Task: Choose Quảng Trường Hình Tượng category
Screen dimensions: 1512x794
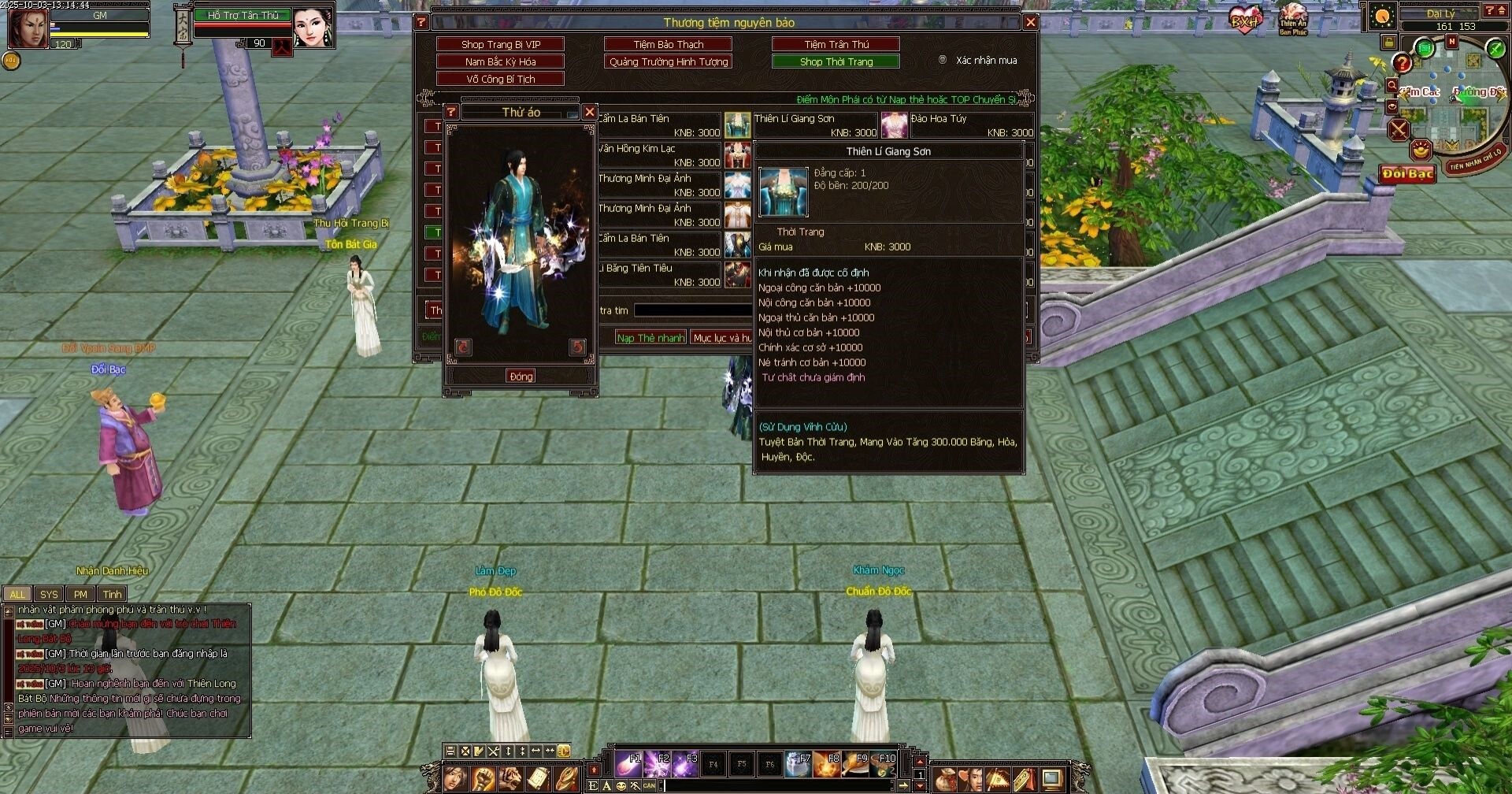Action: click(x=669, y=61)
